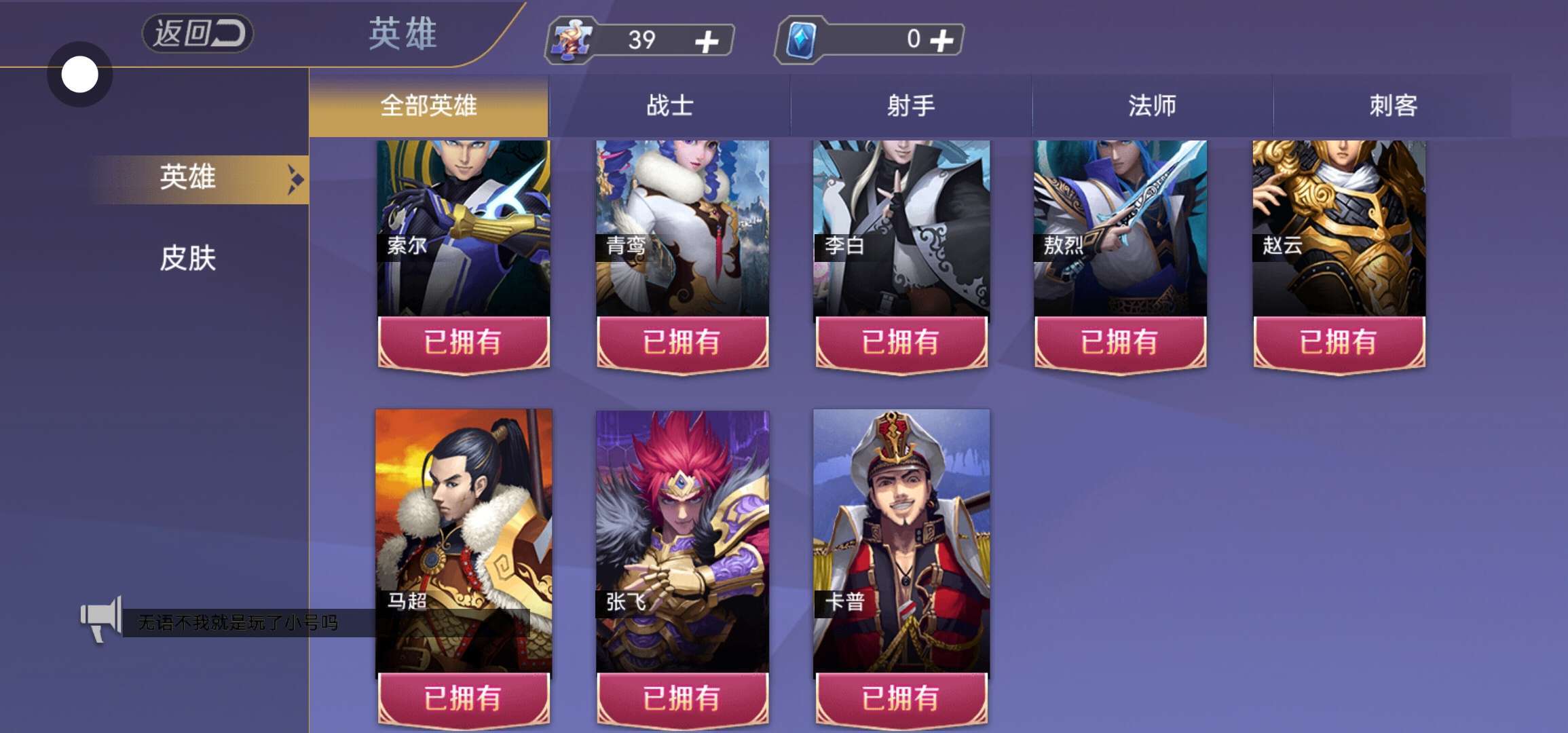Viewport: 1568px width, 733px height.
Task: Open 皮肤 skins in the sidebar
Action: 188,259
